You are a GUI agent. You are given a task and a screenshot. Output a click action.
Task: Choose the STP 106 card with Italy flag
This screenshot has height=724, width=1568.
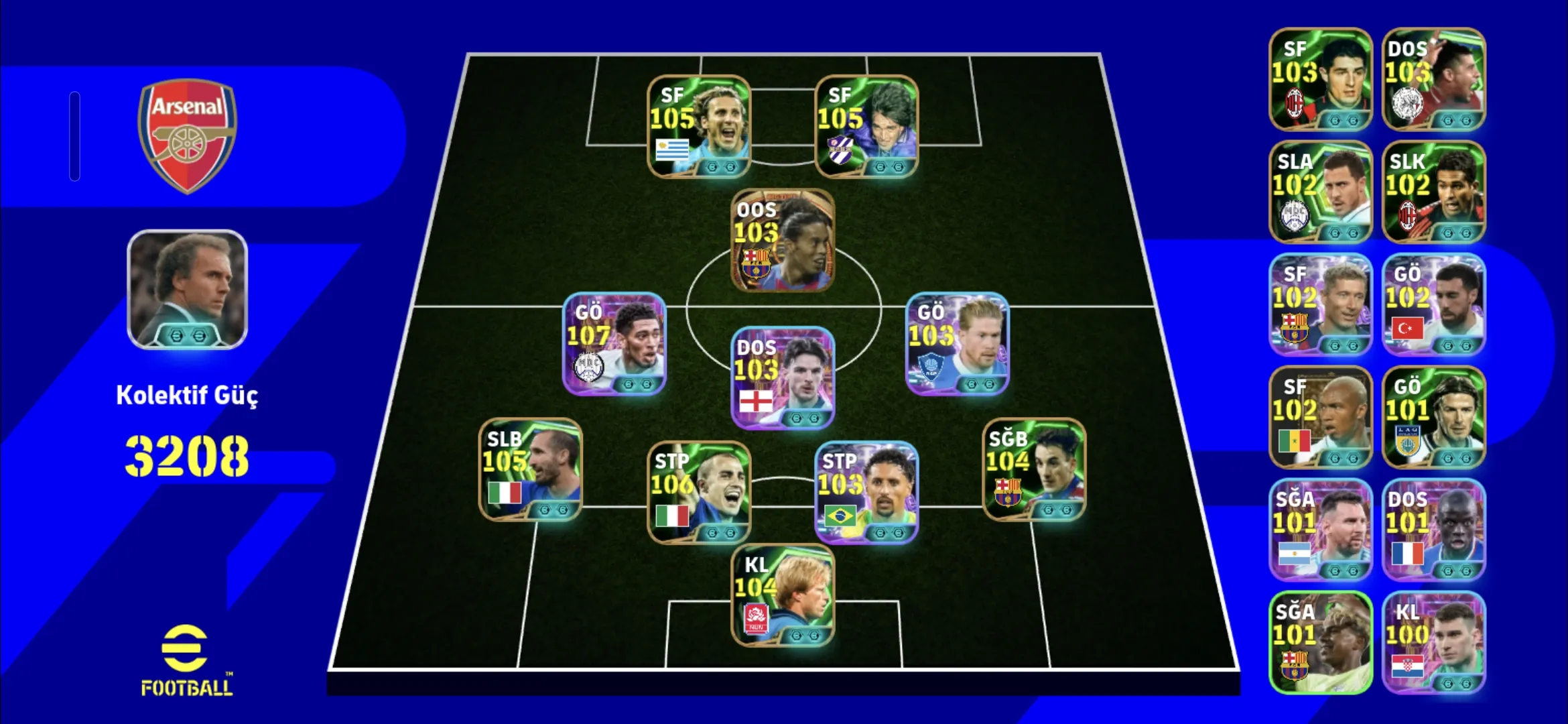coord(699,492)
